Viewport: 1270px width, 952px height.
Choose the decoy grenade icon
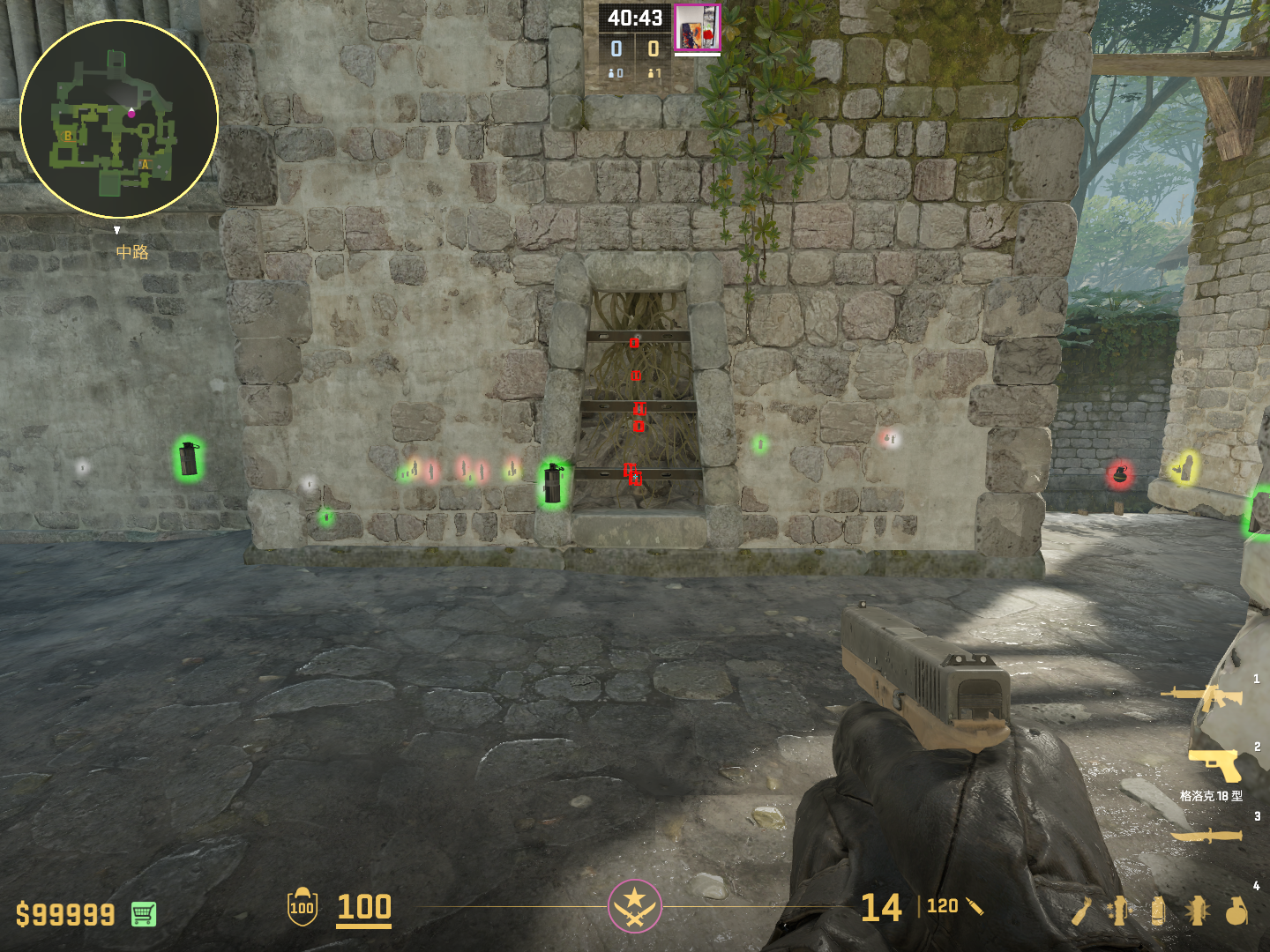pyautogui.click(x=1119, y=911)
